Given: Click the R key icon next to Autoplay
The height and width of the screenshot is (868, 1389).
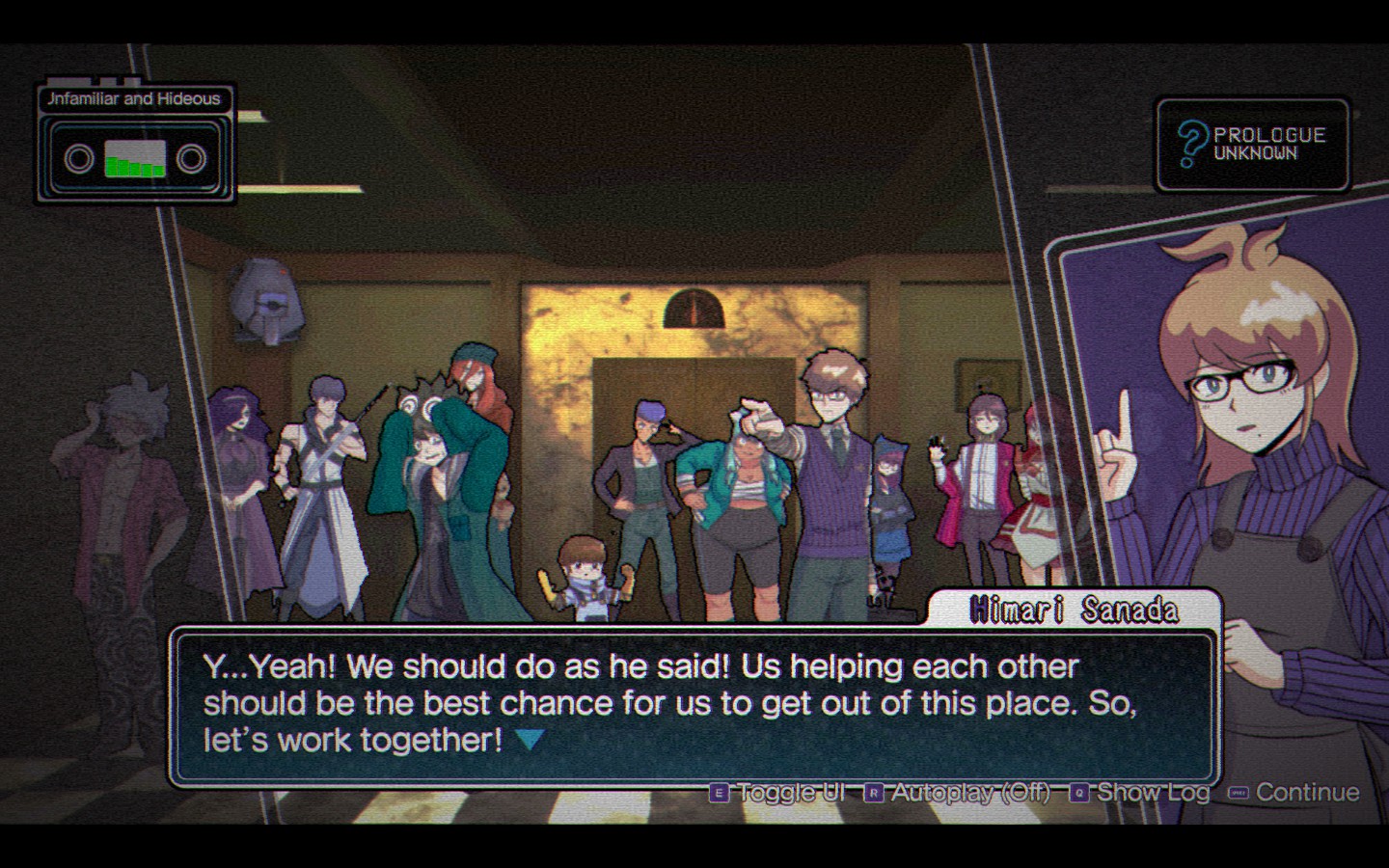Looking at the screenshot, I should pos(874,793).
